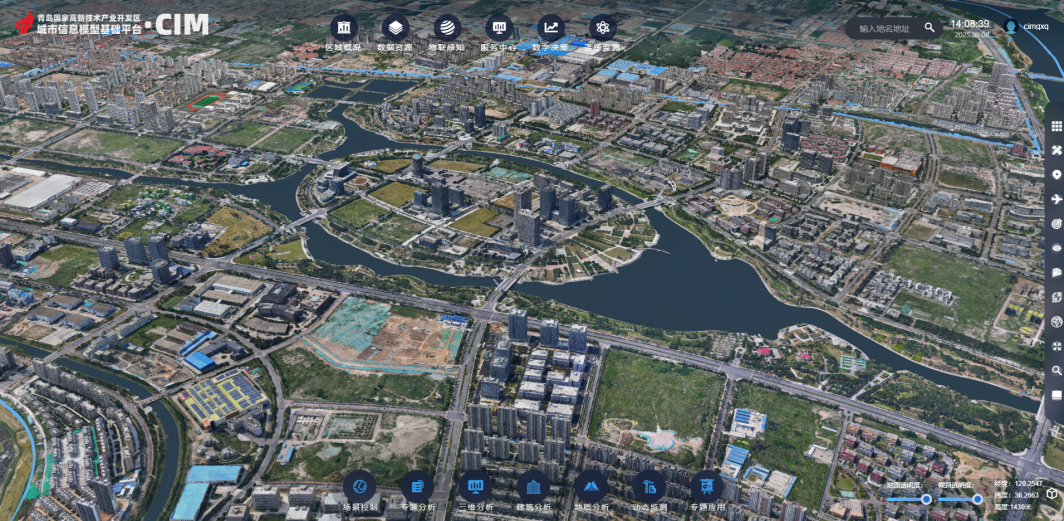Open the atom-icon menu in the top bar
The image size is (1064, 521).
pos(602,28)
